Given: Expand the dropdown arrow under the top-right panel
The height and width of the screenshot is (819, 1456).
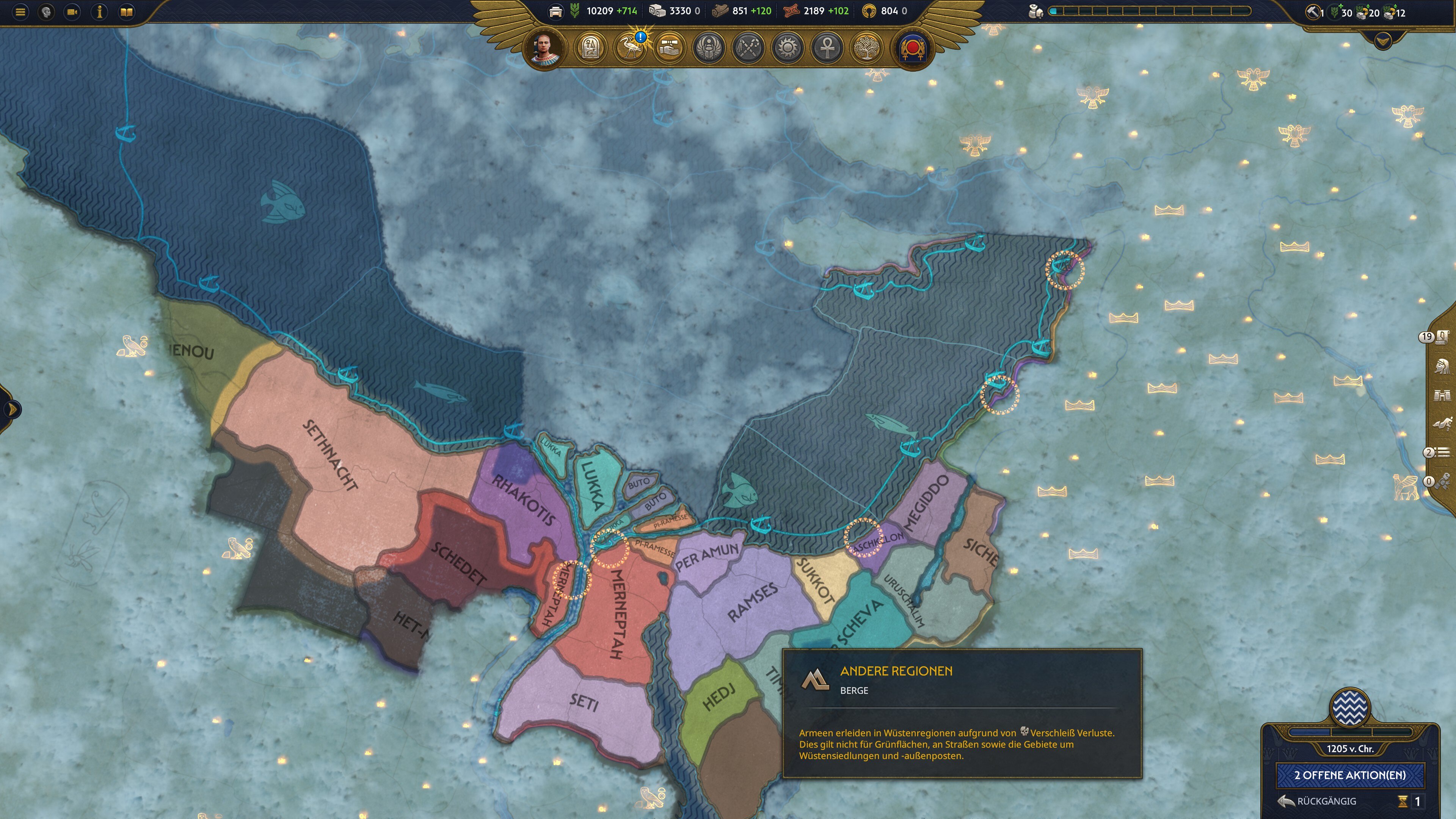Looking at the screenshot, I should (x=1382, y=41).
